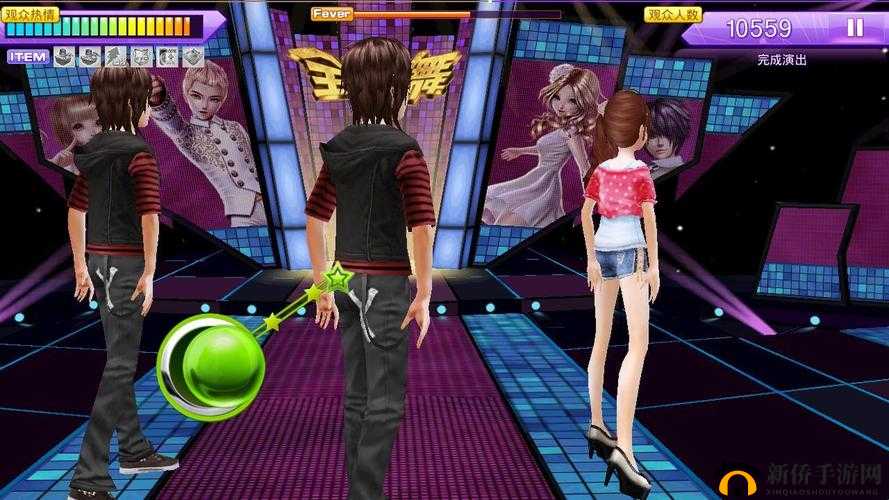Tap the green rhythm note ball
Screen dimensions: 889x500
coord(212,367)
